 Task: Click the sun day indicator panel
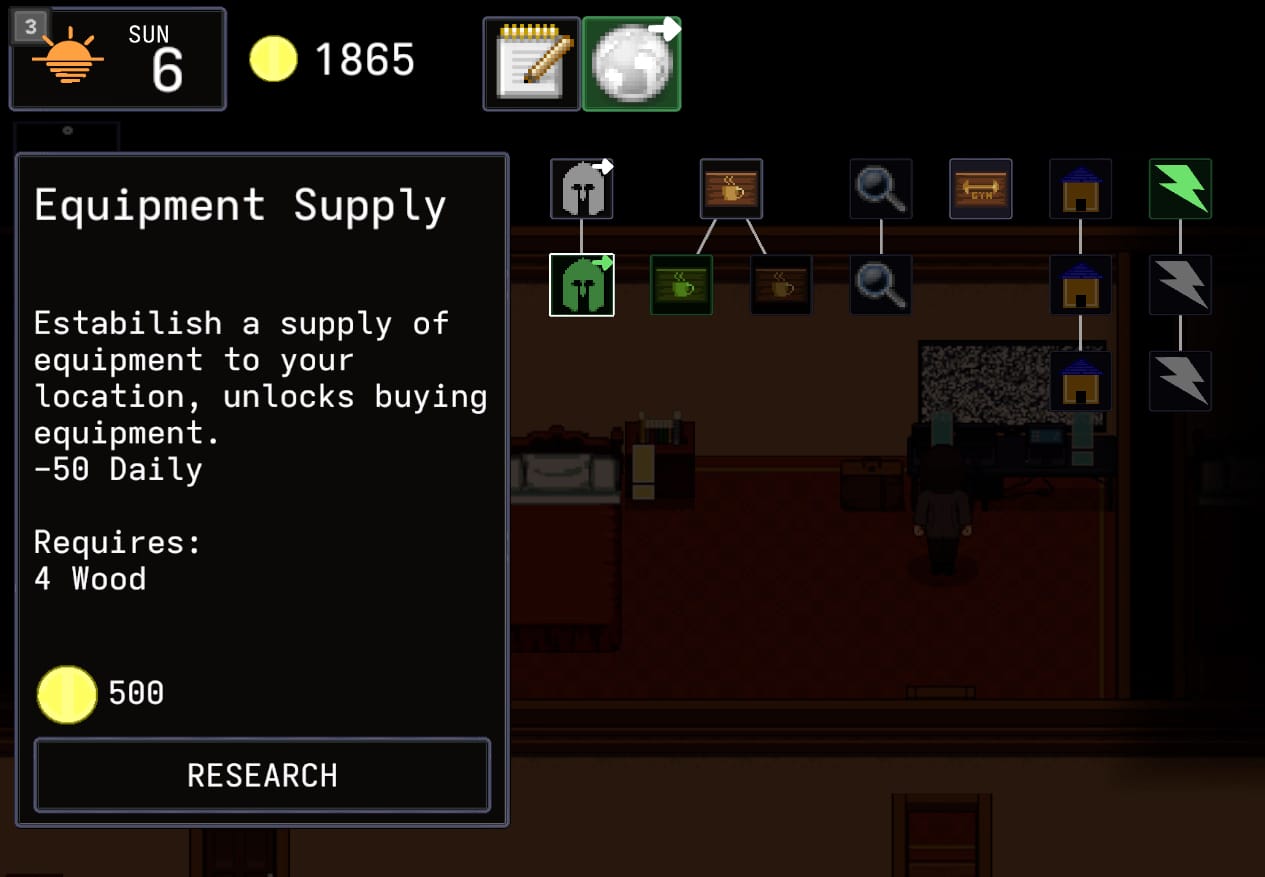point(118,60)
